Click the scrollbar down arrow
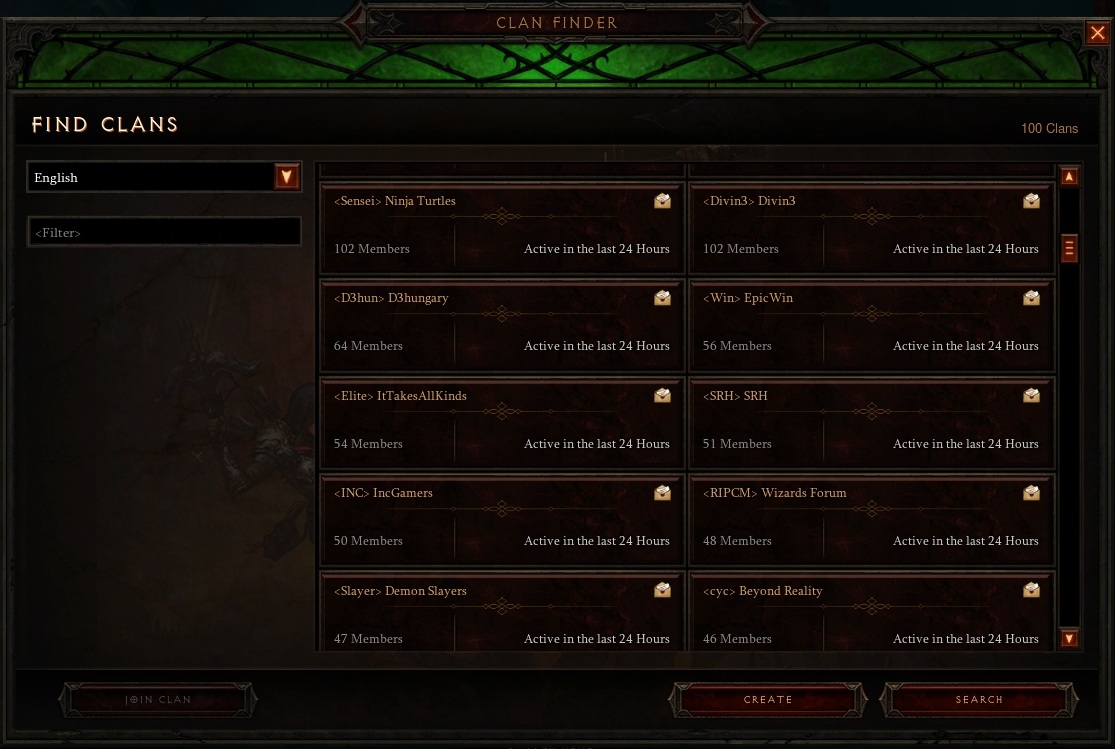 click(1069, 638)
